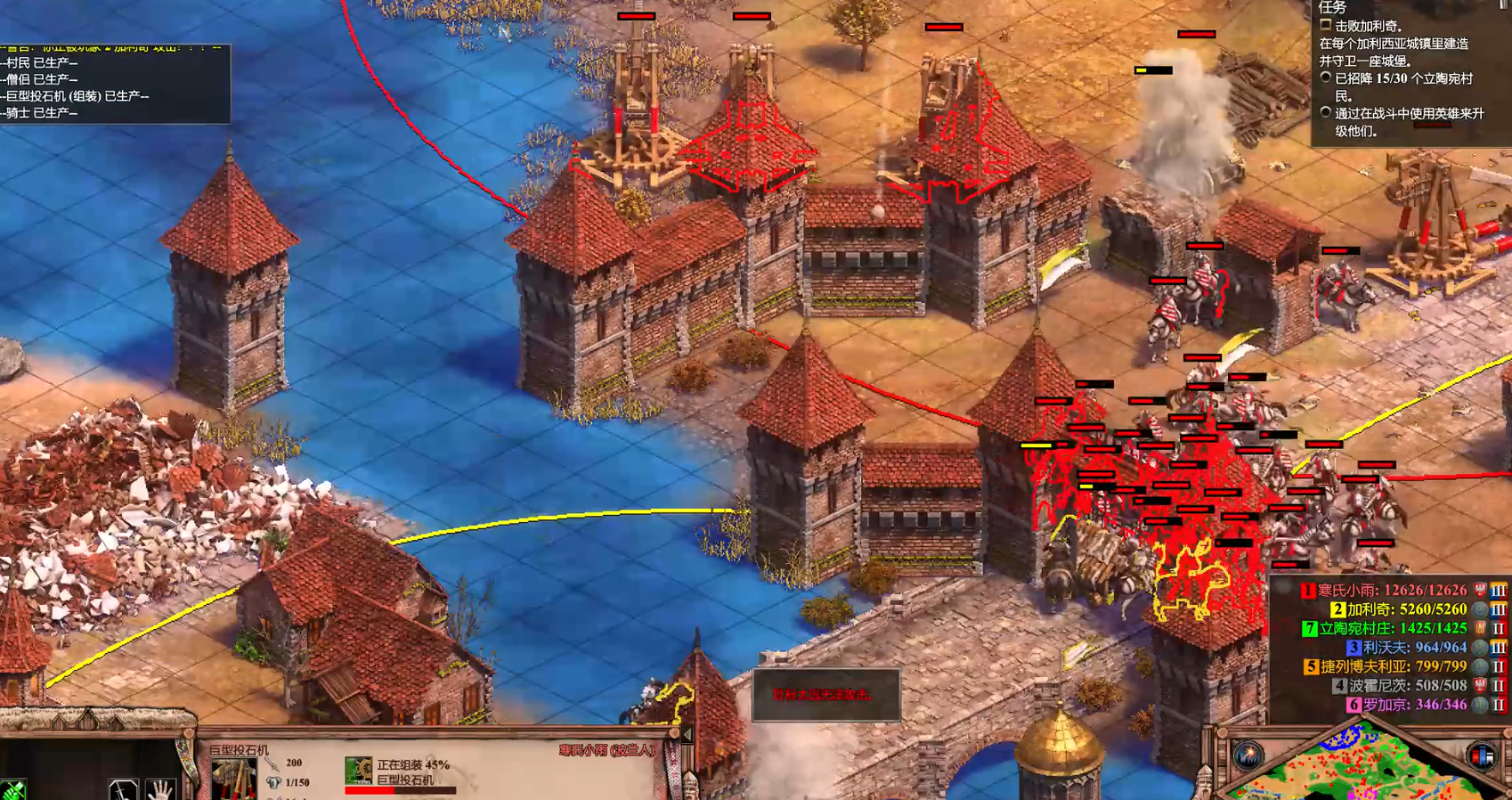
Task: Select the green command icon at bottom left
Action: click(x=12, y=790)
